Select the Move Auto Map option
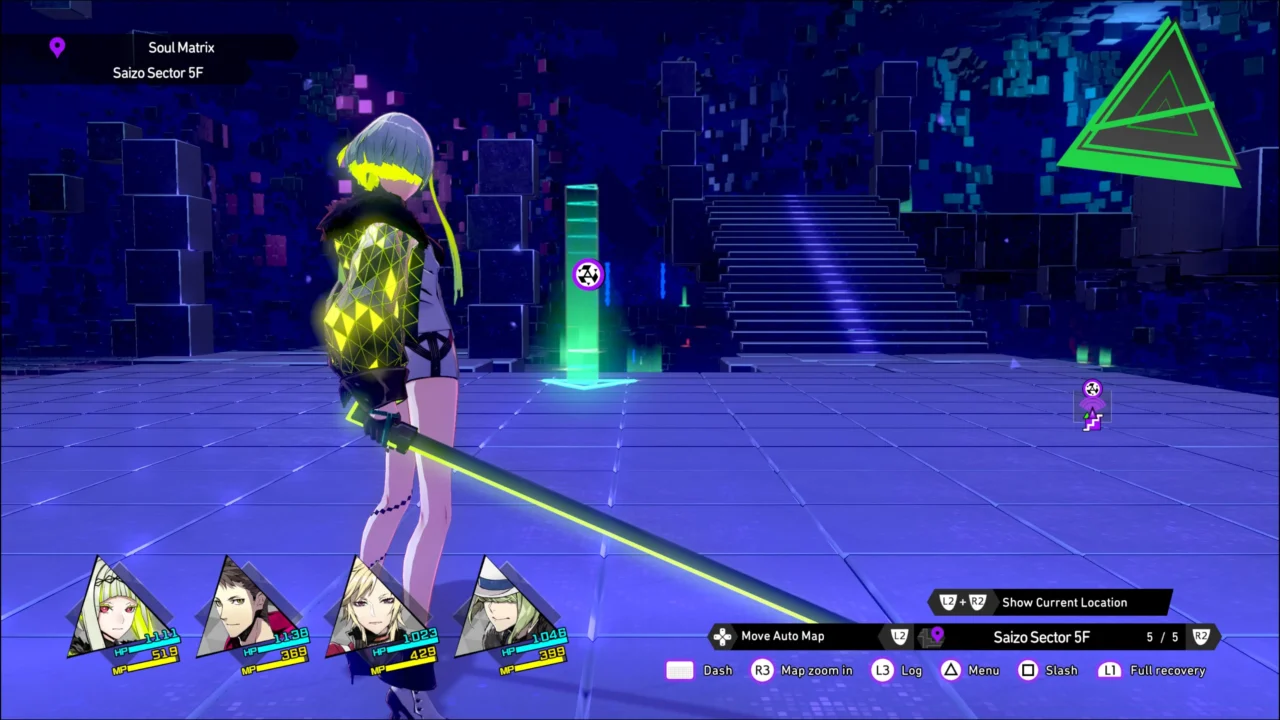 [x=782, y=636]
